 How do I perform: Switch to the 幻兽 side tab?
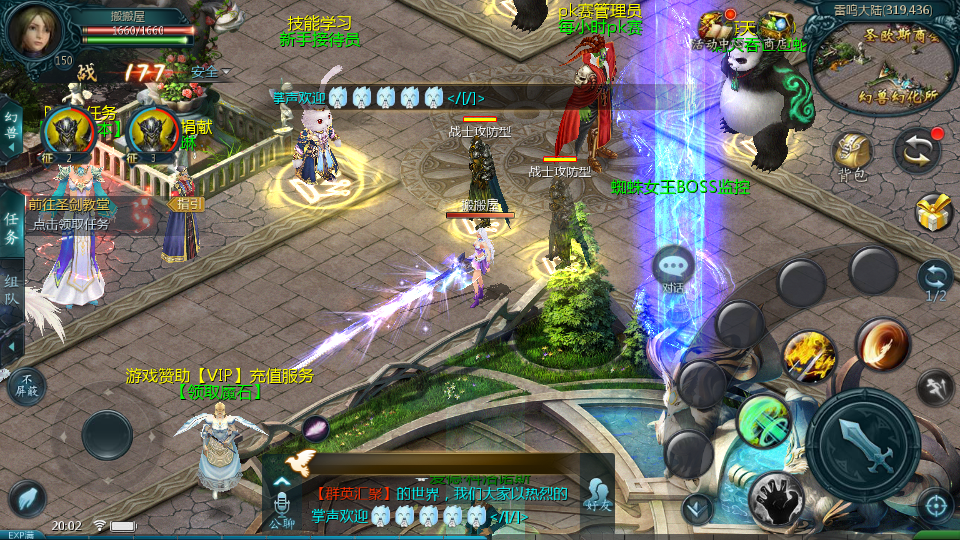click(11, 129)
